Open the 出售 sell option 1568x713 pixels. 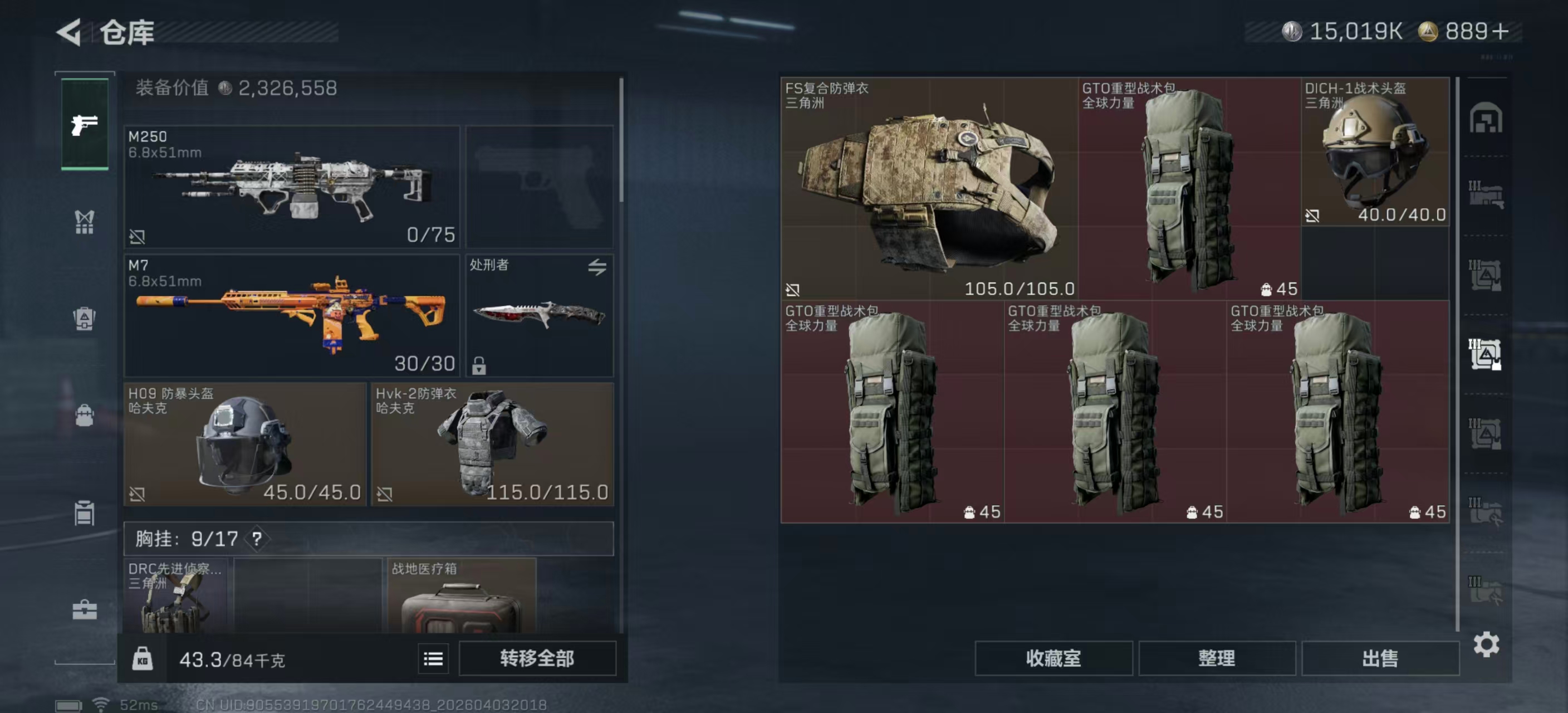pos(1379,658)
